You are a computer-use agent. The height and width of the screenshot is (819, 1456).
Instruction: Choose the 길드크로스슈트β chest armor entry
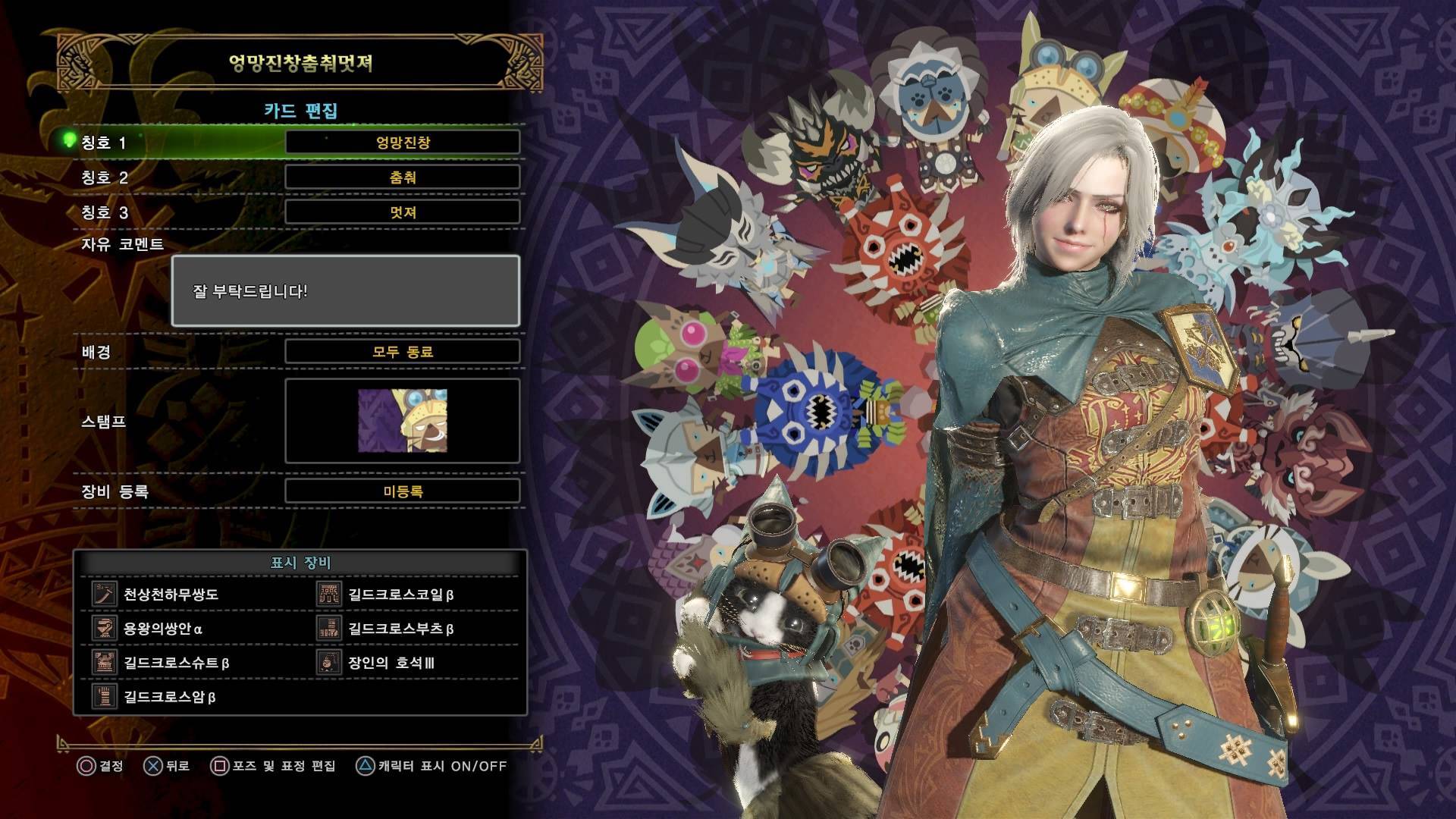tap(177, 663)
